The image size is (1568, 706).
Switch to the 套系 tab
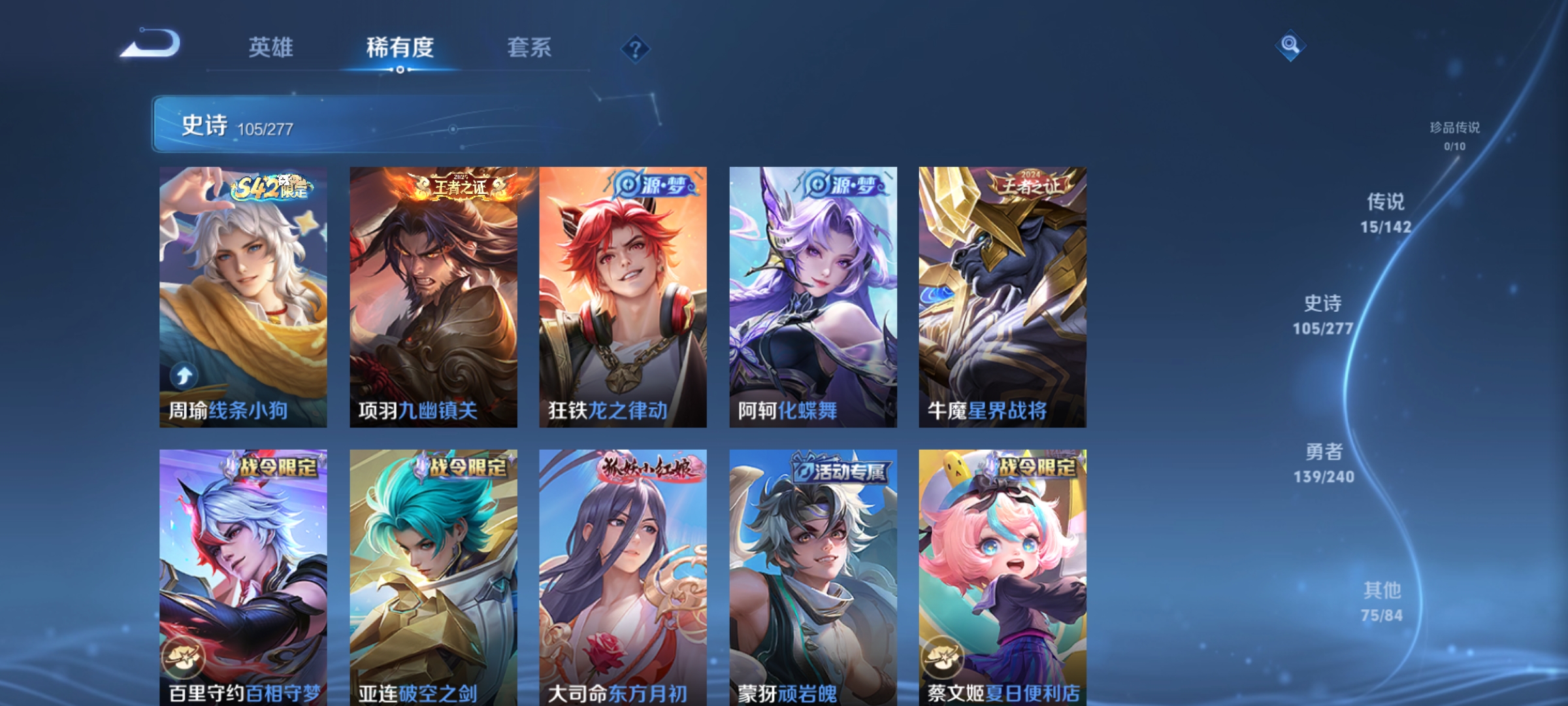point(530,47)
